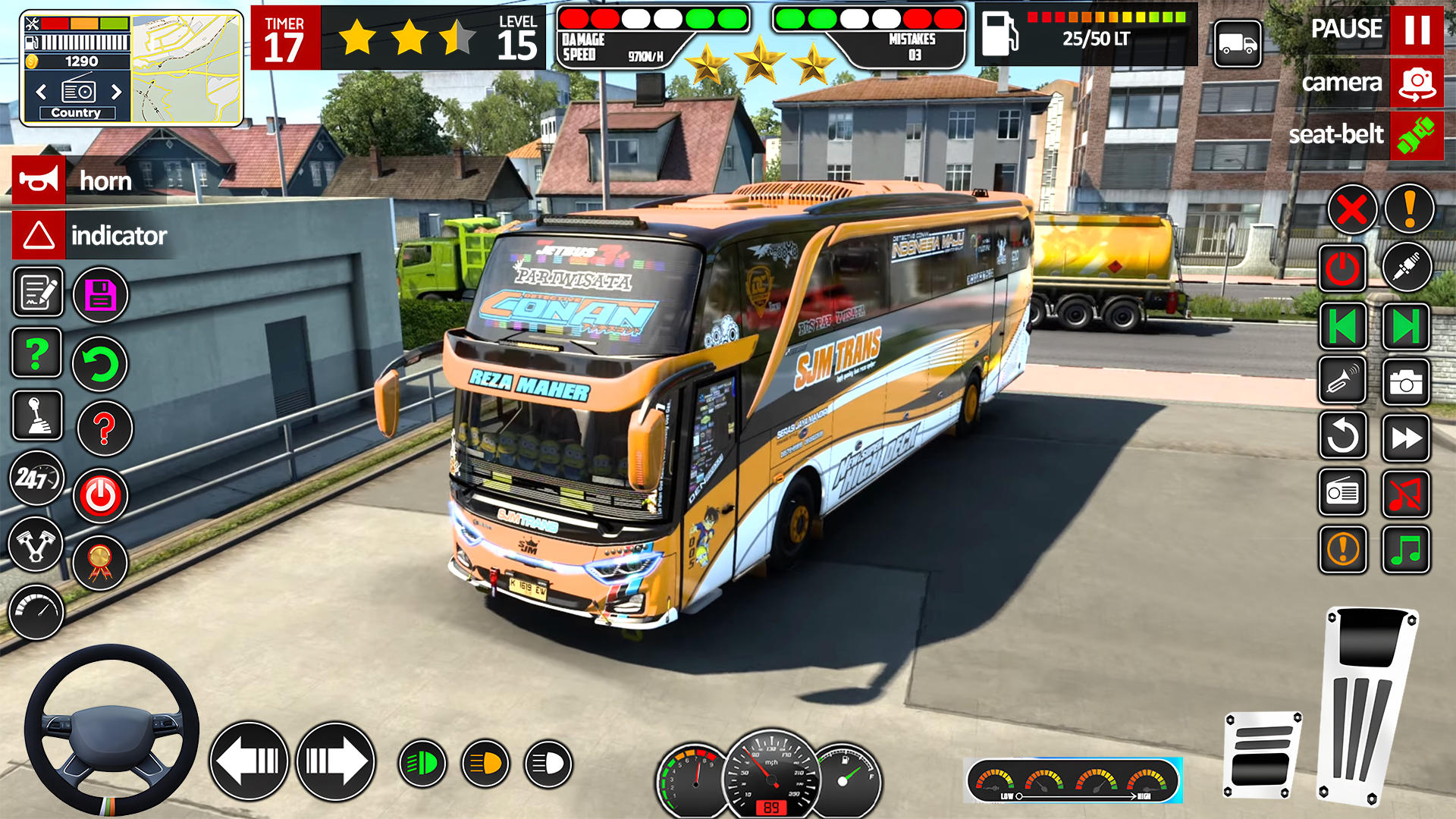1456x819 pixels.
Task: Take a screenshot with camera icon
Action: tap(1405, 383)
